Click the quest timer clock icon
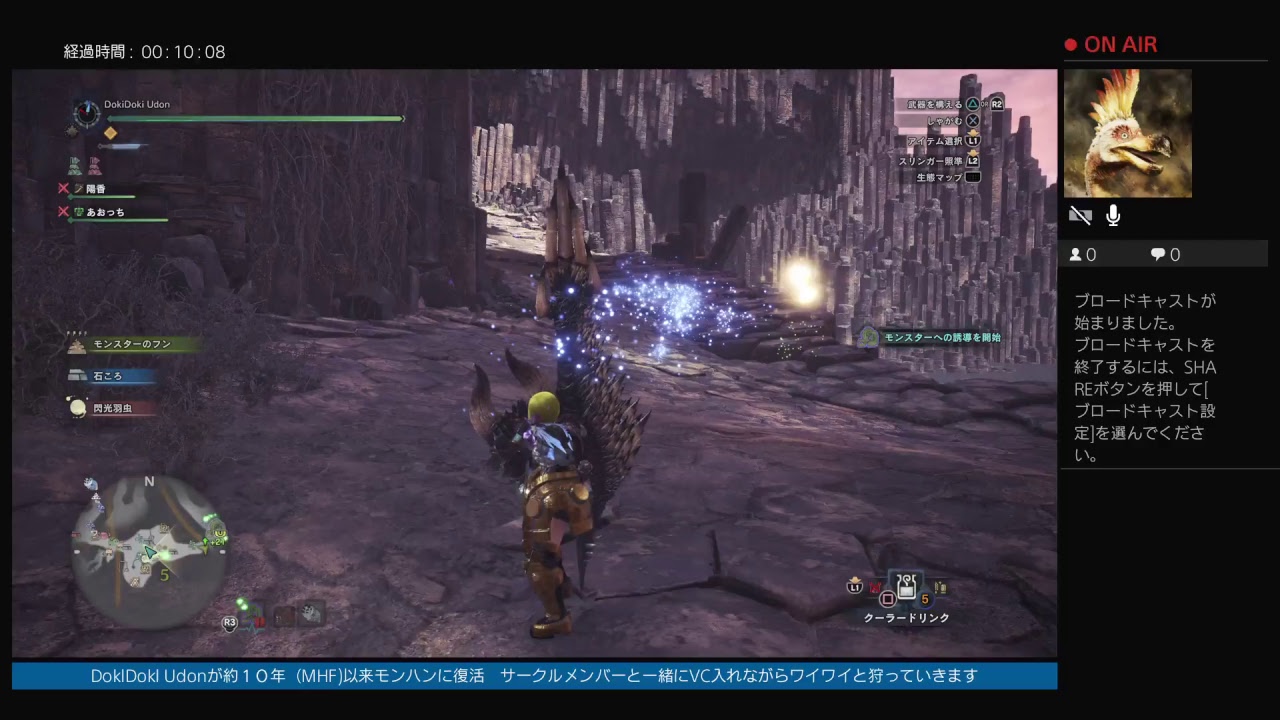The width and height of the screenshot is (1280, 720). tap(87, 113)
